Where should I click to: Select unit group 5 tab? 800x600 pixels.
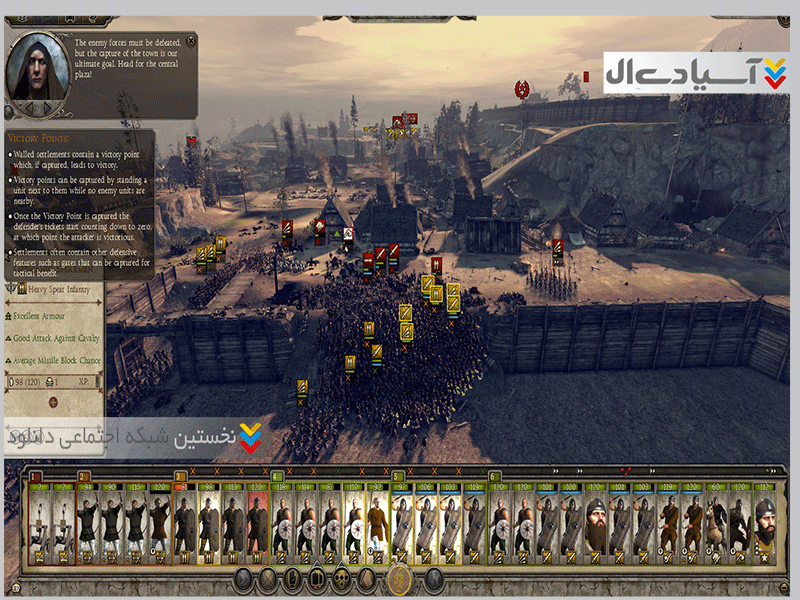[398, 476]
